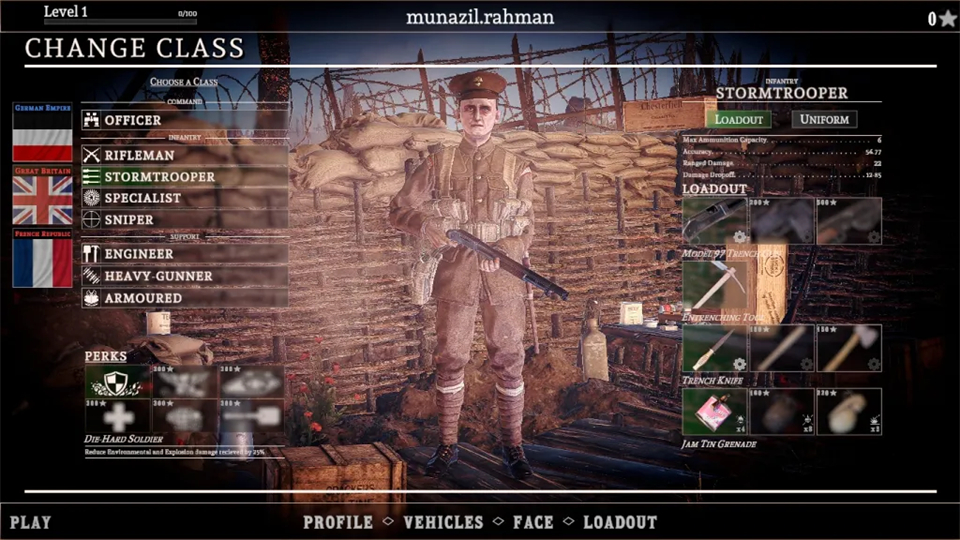Viewport: 960px width, 540px height.
Task: Select the Officer class
Action: pos(133,120)
